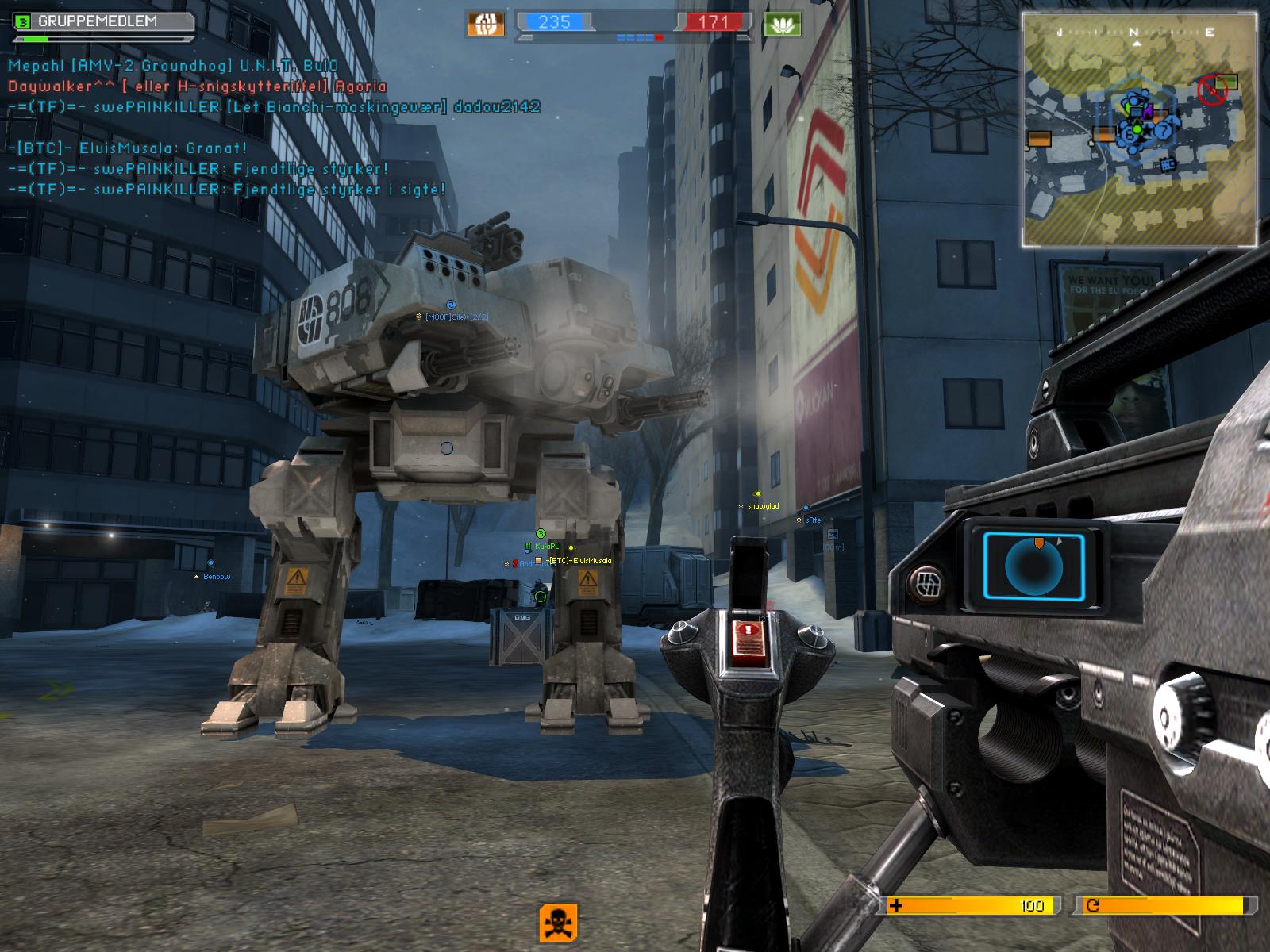Click the green PAC team emblem
1270x952 pixels.
click(782, 23)
